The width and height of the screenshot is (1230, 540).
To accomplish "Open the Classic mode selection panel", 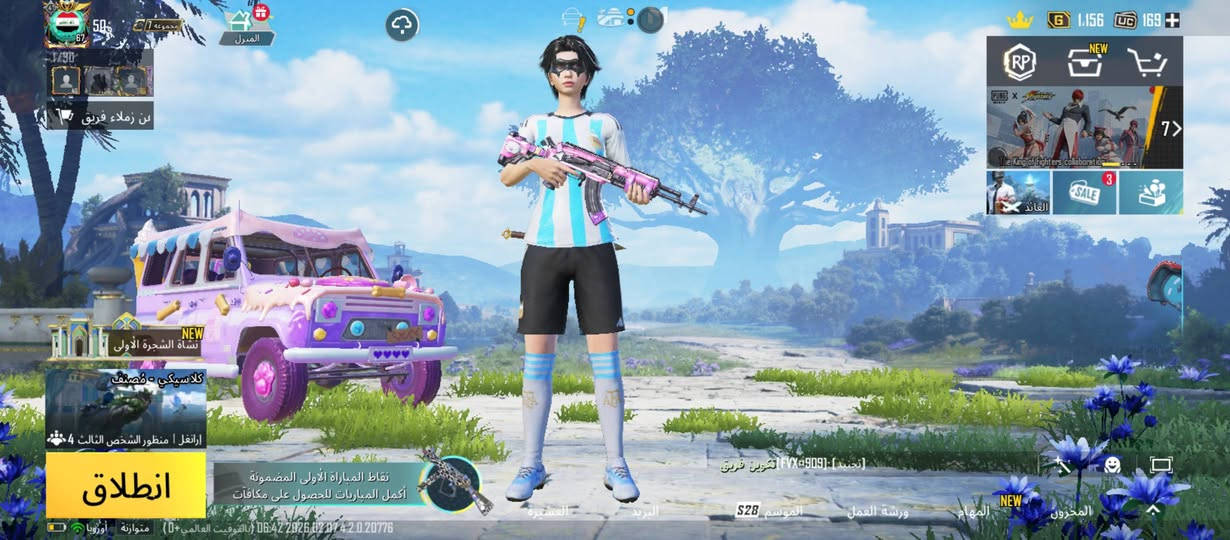I will click(x=126, y=410).
